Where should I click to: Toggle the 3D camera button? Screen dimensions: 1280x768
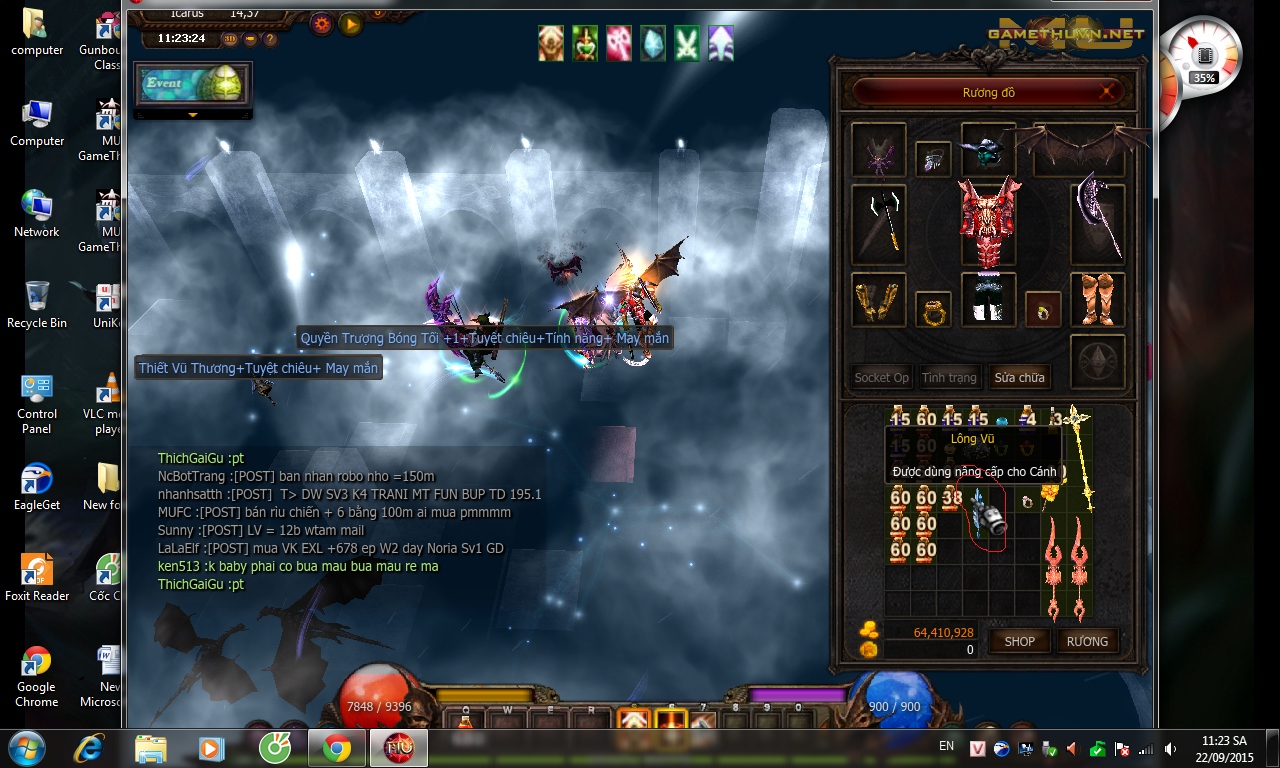click(x=230, y=39)
